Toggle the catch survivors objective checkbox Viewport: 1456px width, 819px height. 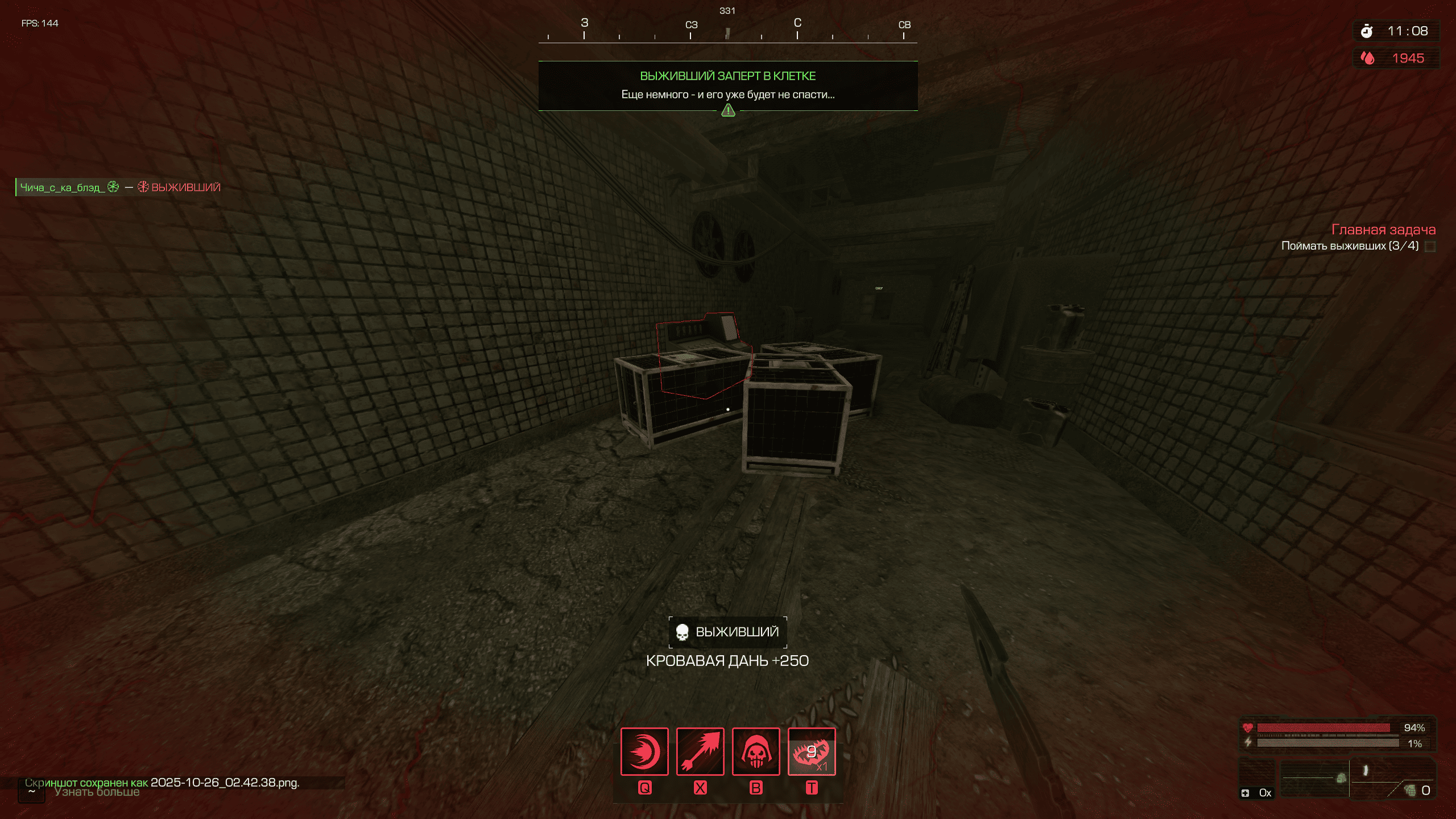(1430, 246)
